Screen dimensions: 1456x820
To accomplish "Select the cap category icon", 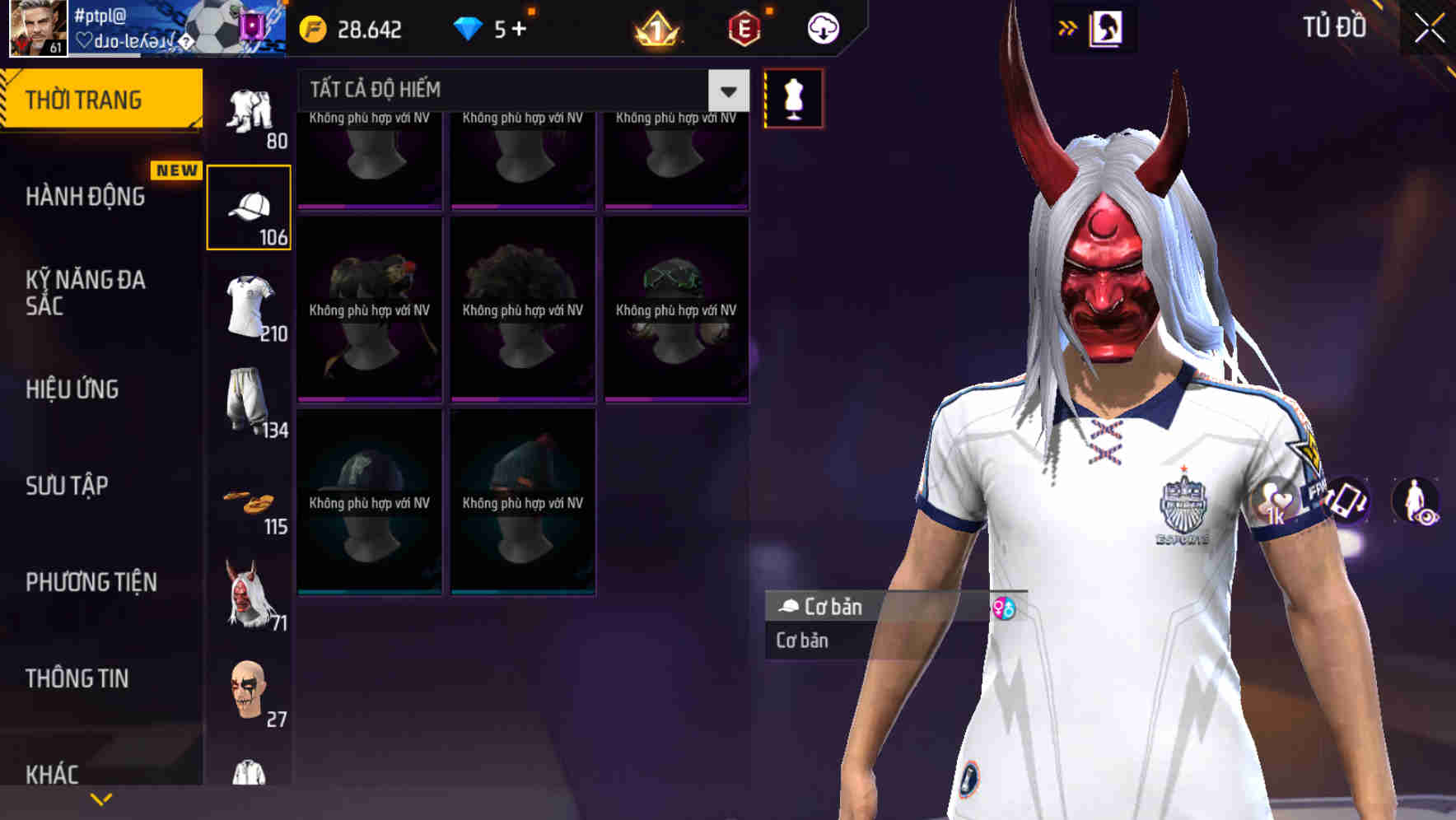I will click(249, 203).
